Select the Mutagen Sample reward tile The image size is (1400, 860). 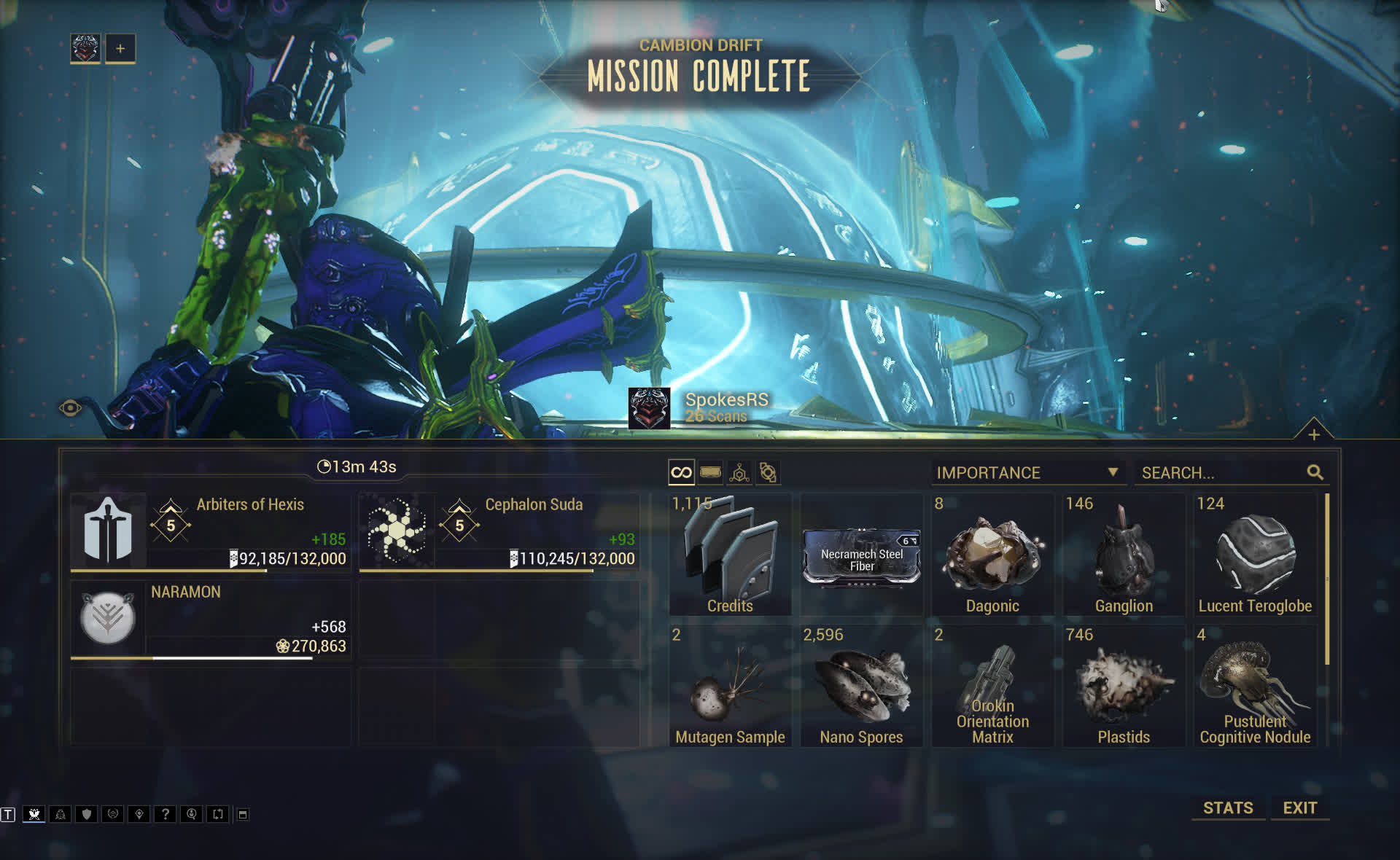tap(730, 686)
